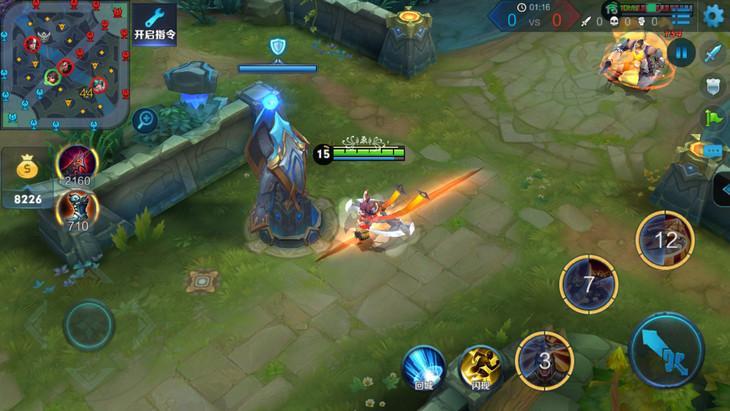Pause the game with the pause button

click(681, 52)
